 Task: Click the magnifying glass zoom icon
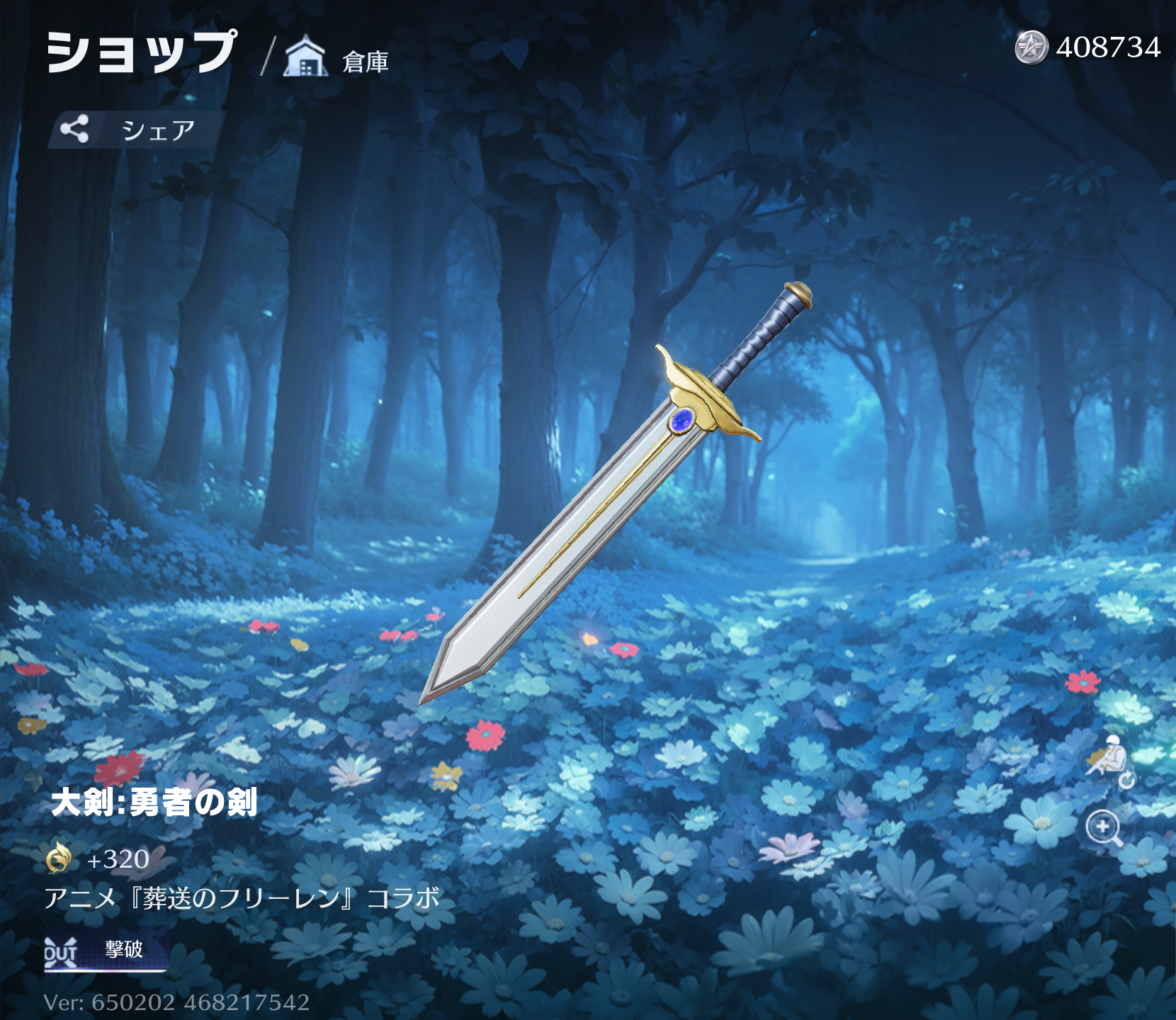coord(1104,827)
